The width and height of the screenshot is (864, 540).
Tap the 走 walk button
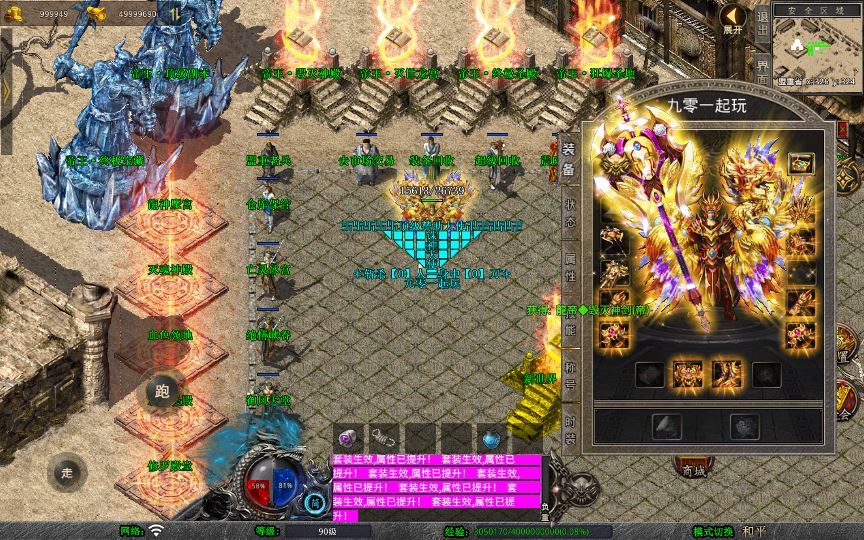click(68, 471)
